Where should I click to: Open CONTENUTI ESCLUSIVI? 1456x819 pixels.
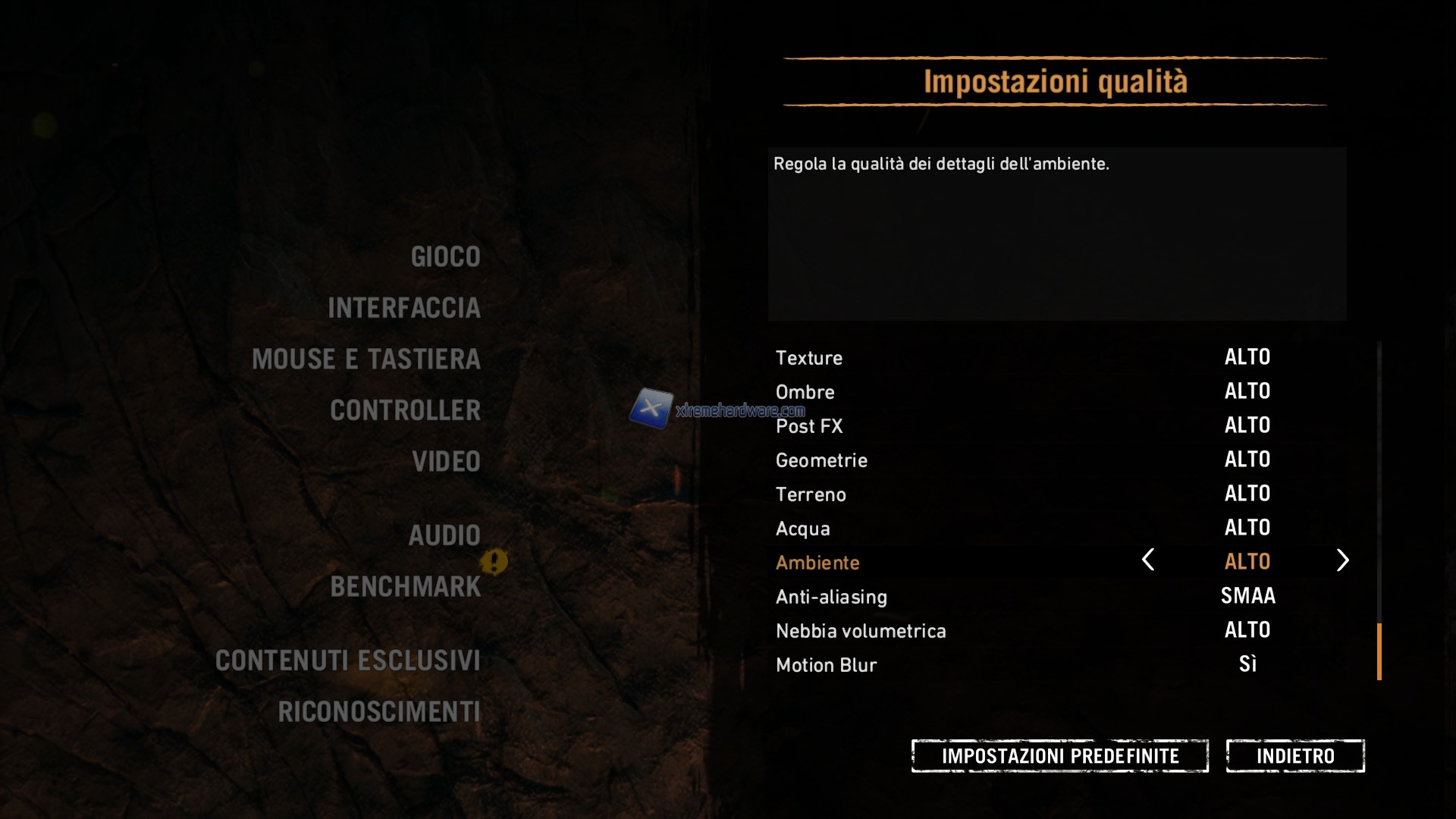click(348, 661)
